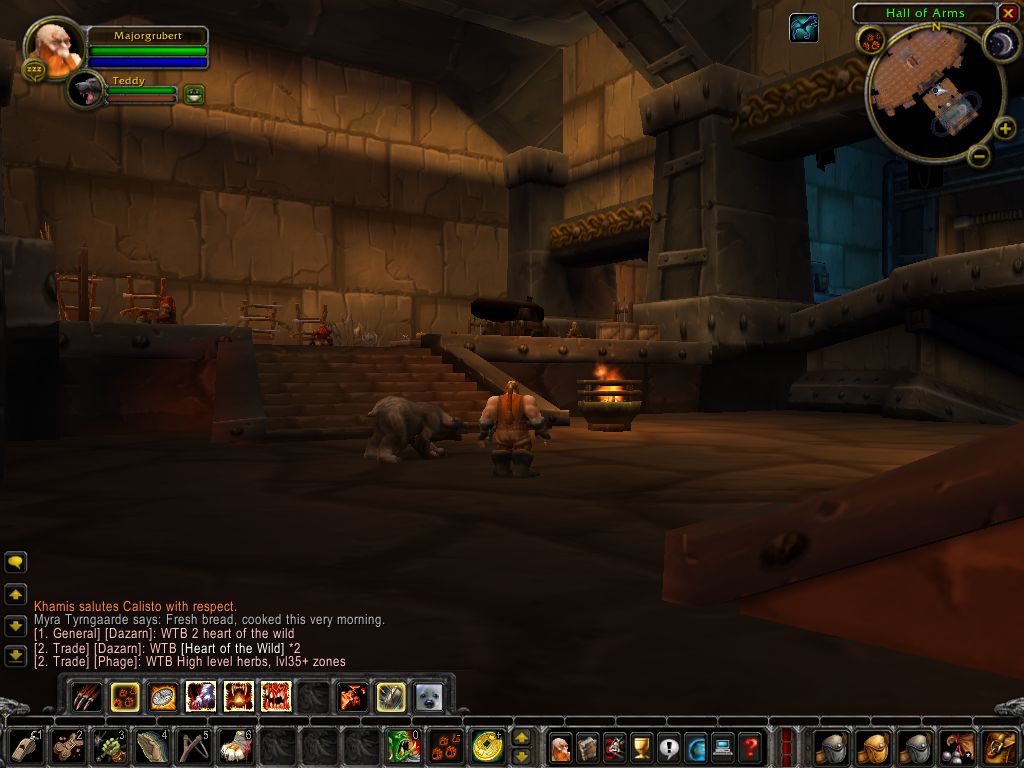The image size is (1024, 768).
Task: Select the pet Teddy's portrait
Action: point(87,90)
